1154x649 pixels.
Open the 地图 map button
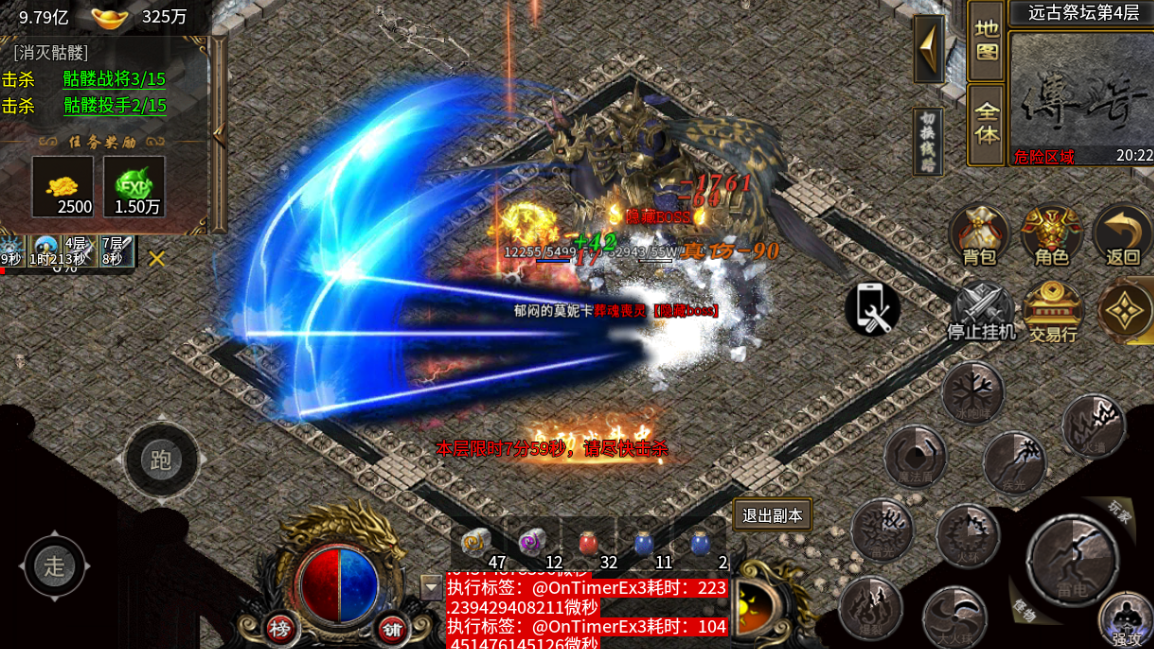click(986, 40)
